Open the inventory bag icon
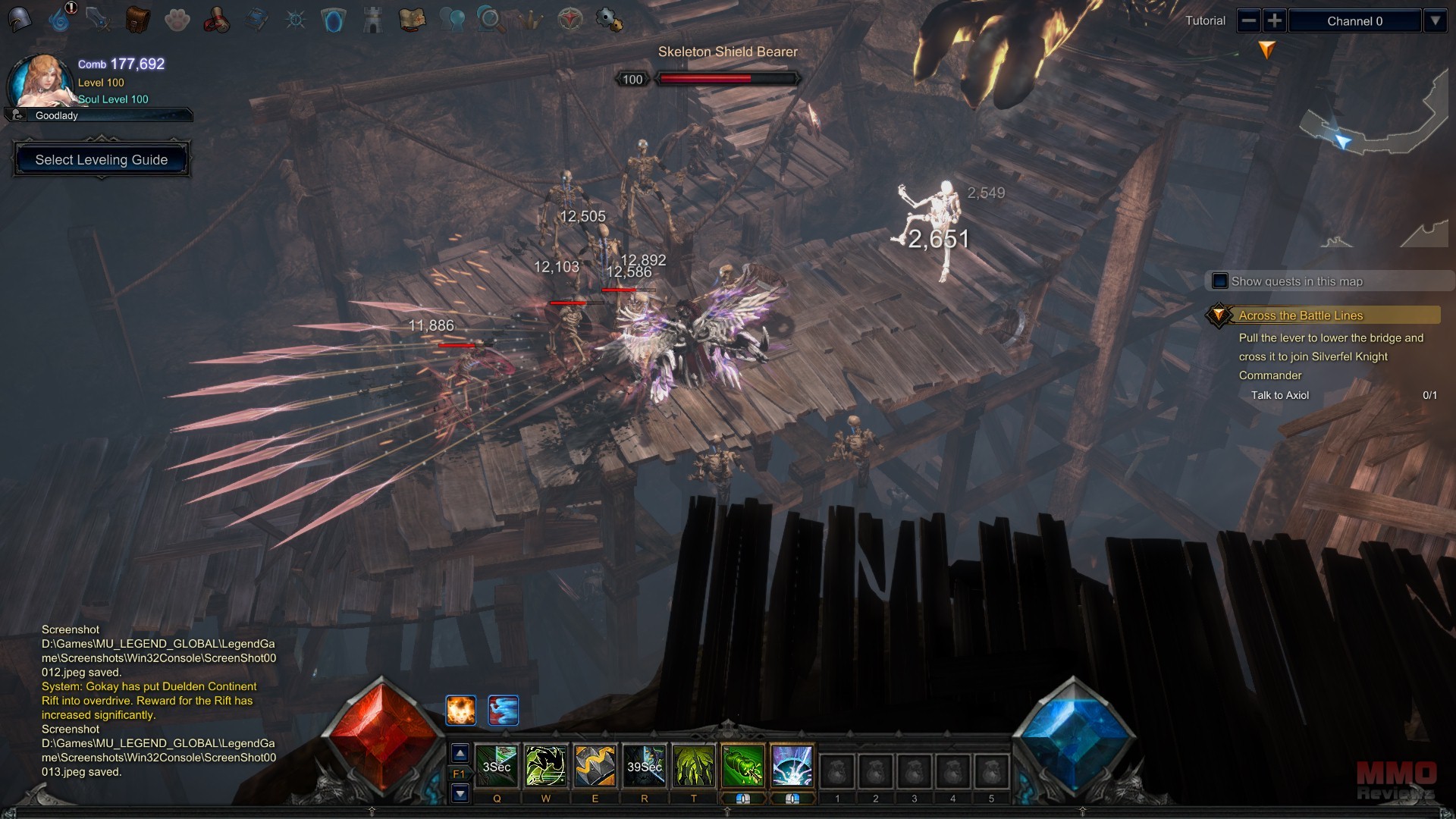This screenshot has width=1456, height=819. tap(137, 19)
